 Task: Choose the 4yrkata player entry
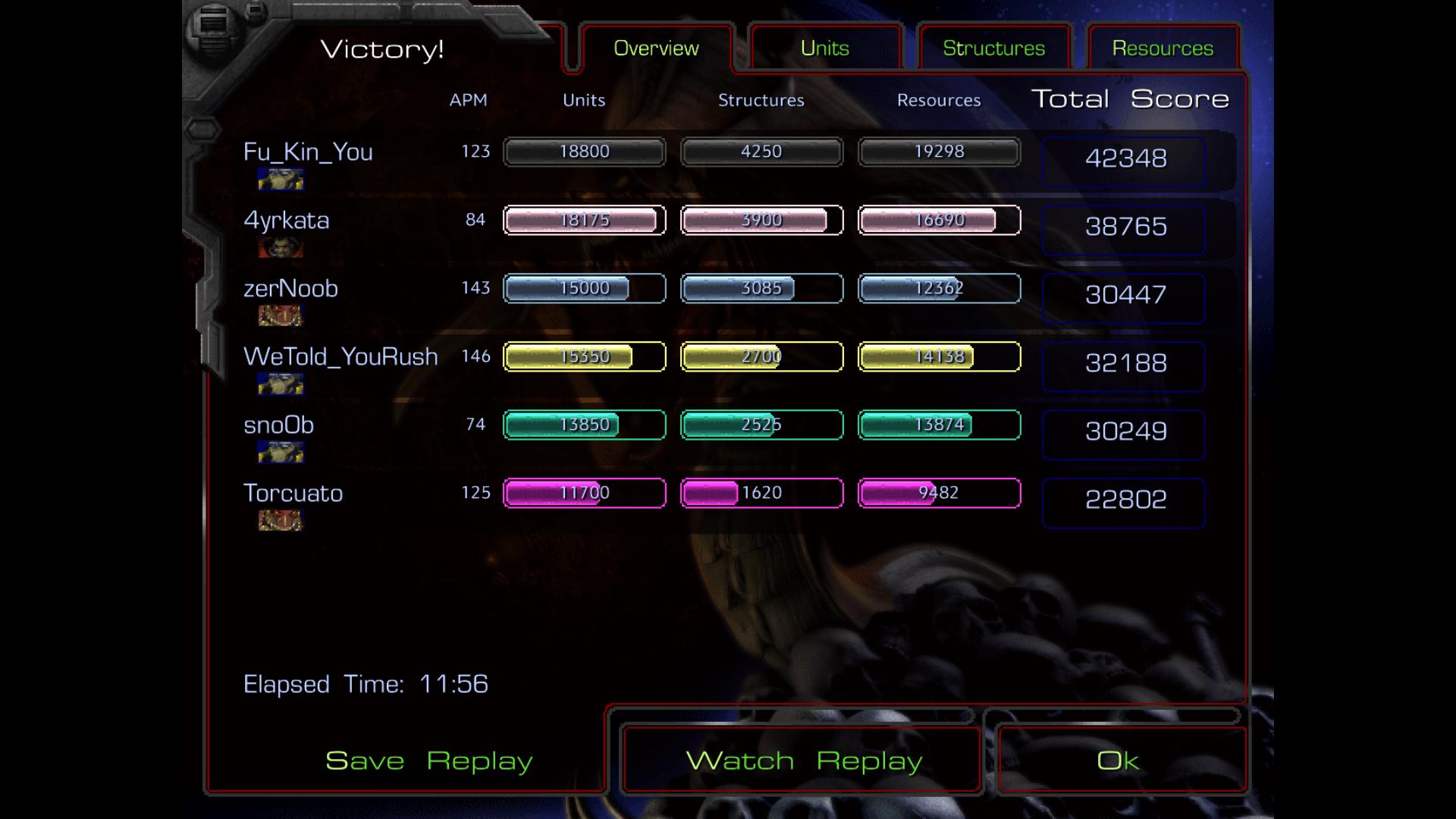[287, 220]
